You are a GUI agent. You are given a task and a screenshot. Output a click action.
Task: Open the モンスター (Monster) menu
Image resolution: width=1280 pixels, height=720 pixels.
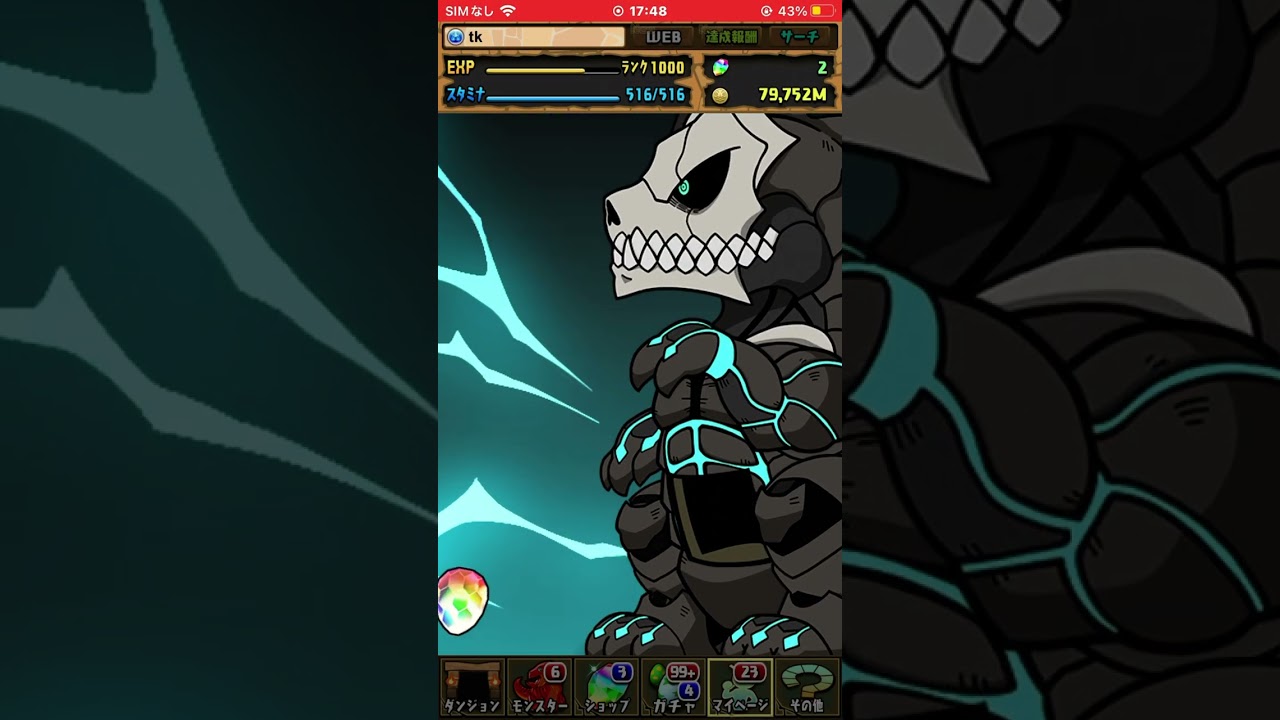coord(539,687)
